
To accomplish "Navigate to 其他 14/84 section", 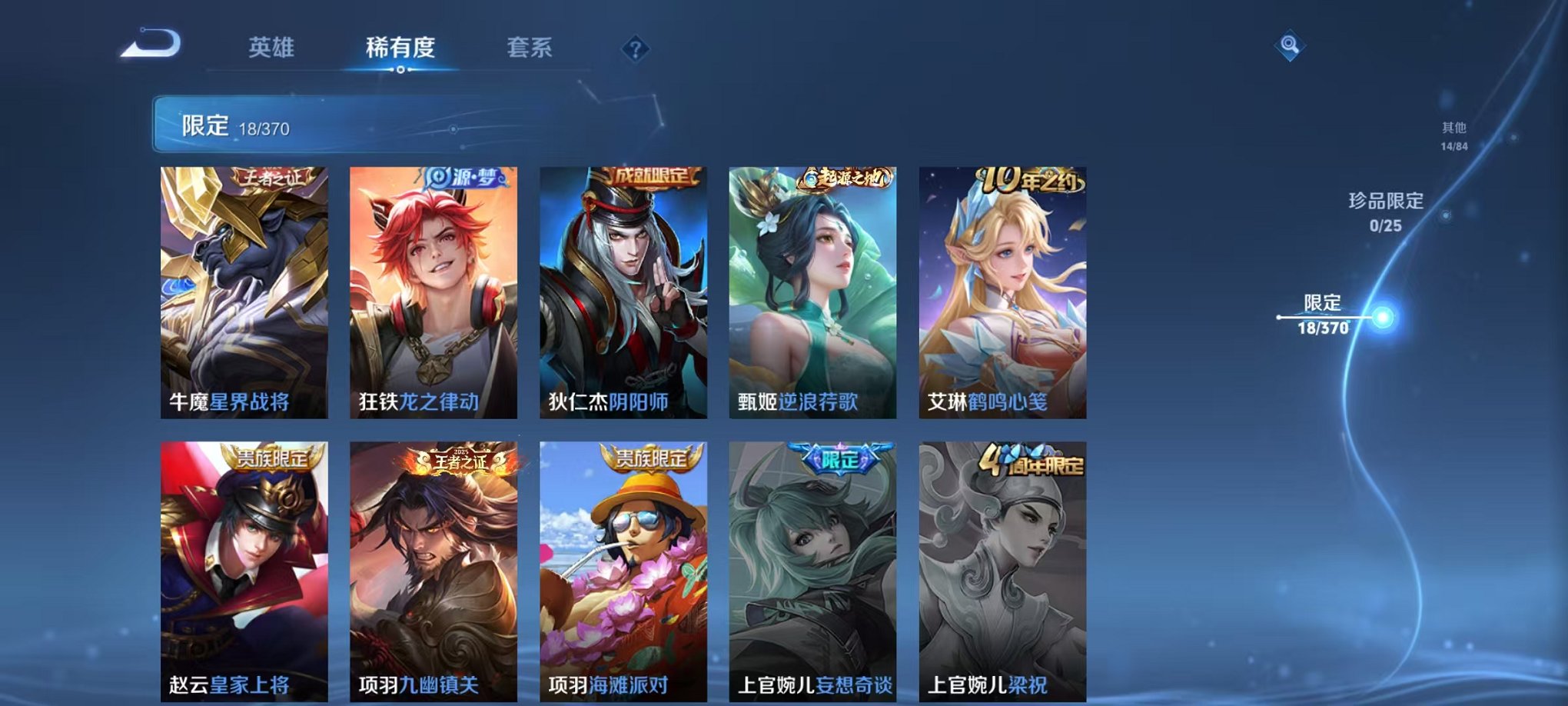I will tap(1455, 135).
